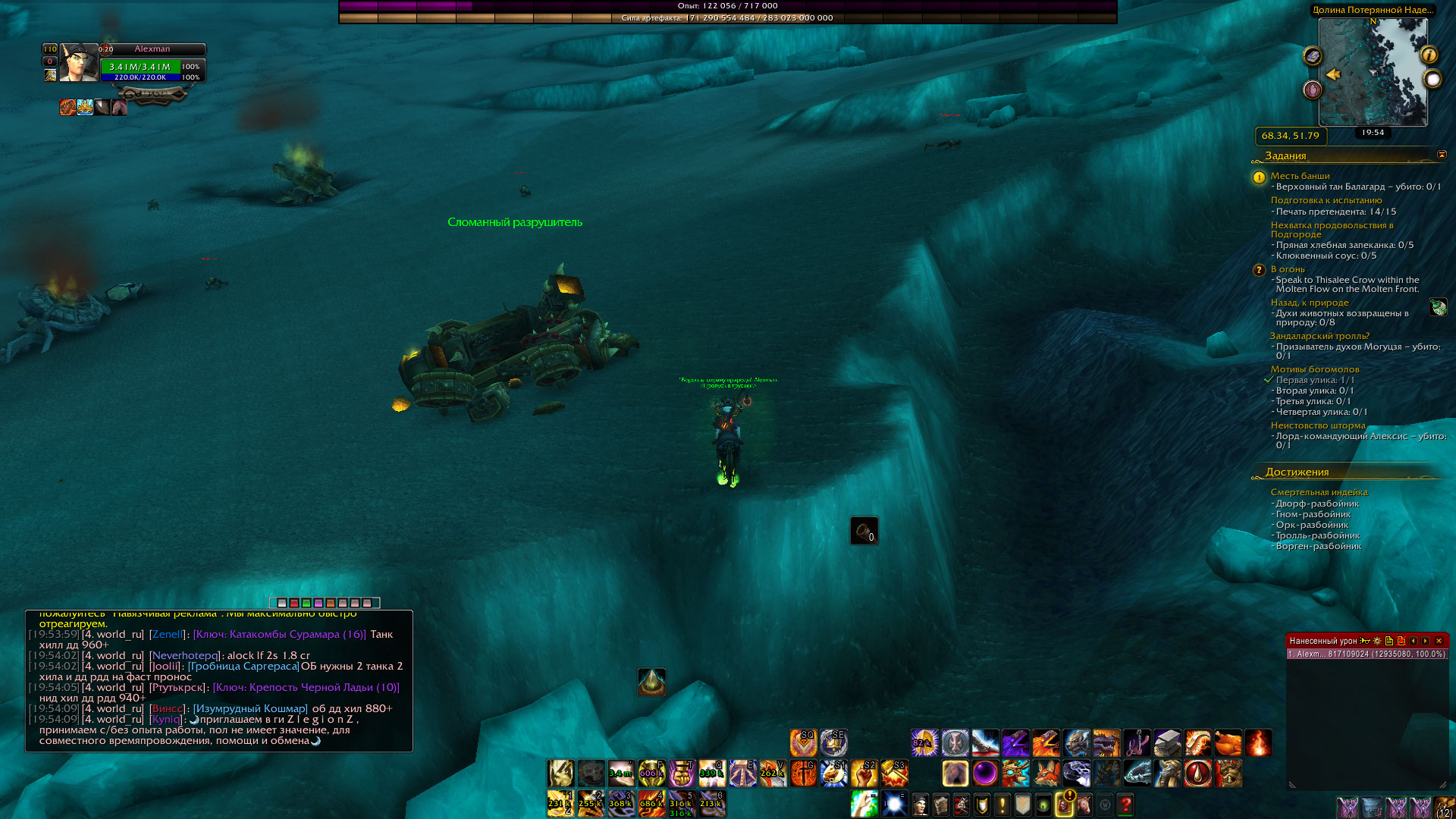Use the action bar ability bound to F
The width and height of the screenshot is (1456, 819).
coord(651,773)
